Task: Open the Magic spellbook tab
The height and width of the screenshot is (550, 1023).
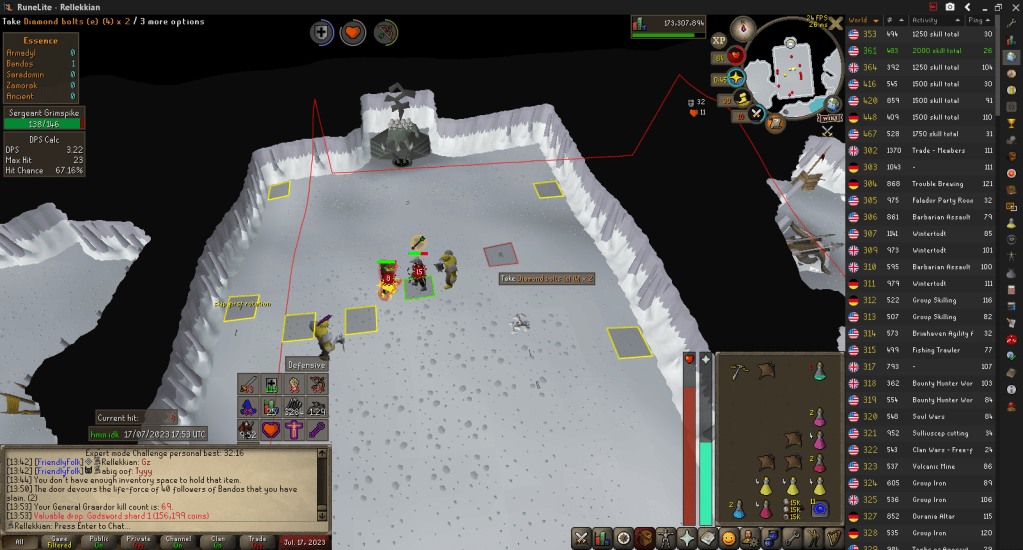Action: 708,539
